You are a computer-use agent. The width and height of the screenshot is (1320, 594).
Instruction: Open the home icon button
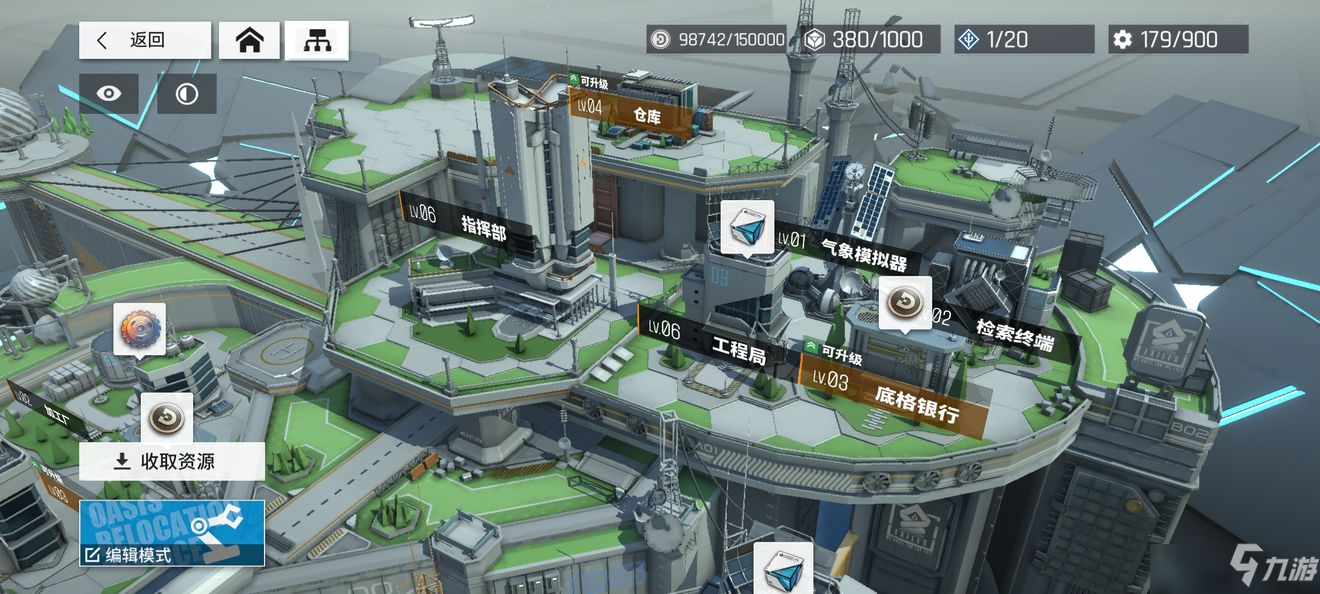point(249,40)
